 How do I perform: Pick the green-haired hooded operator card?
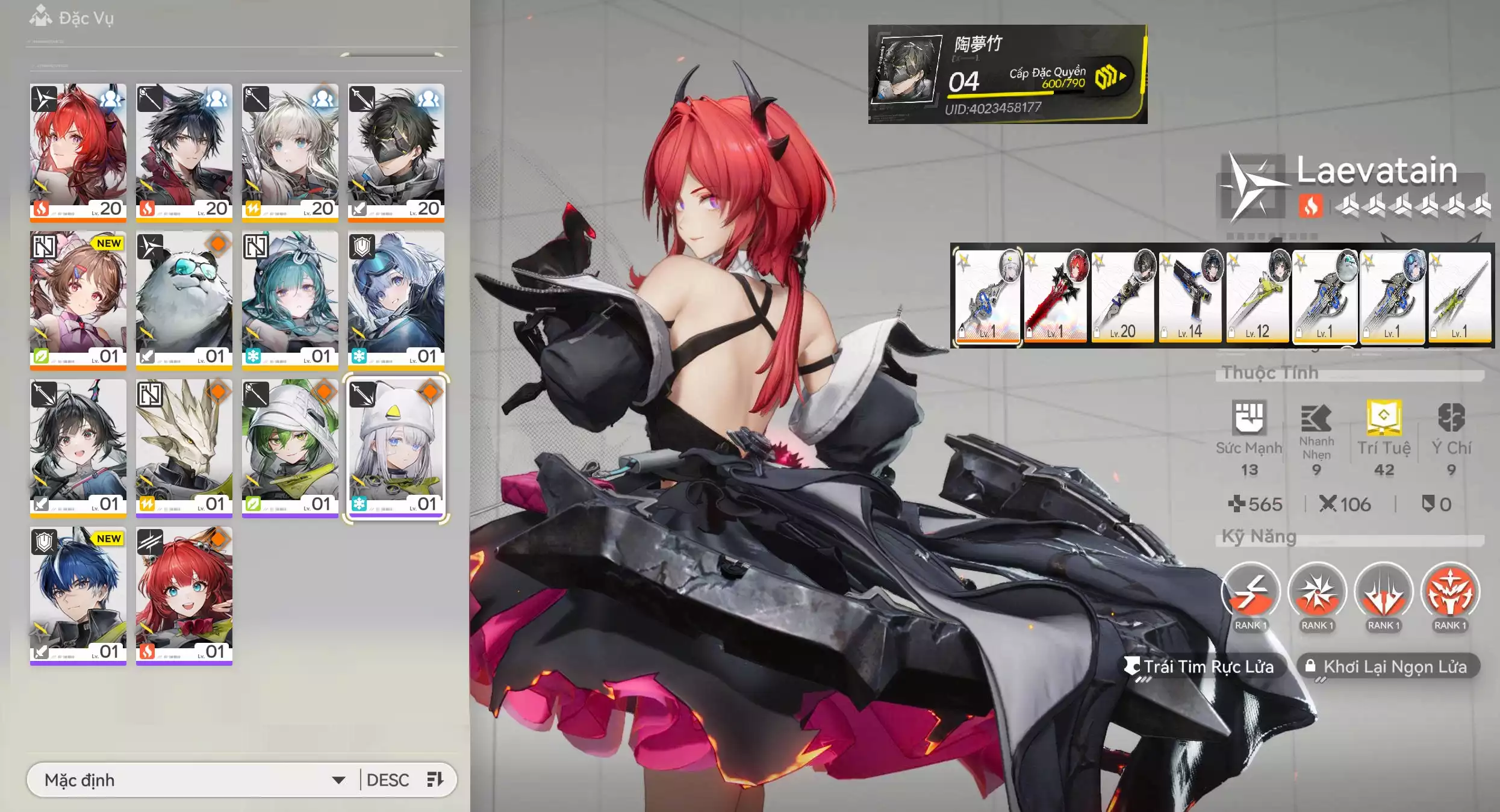290,447
